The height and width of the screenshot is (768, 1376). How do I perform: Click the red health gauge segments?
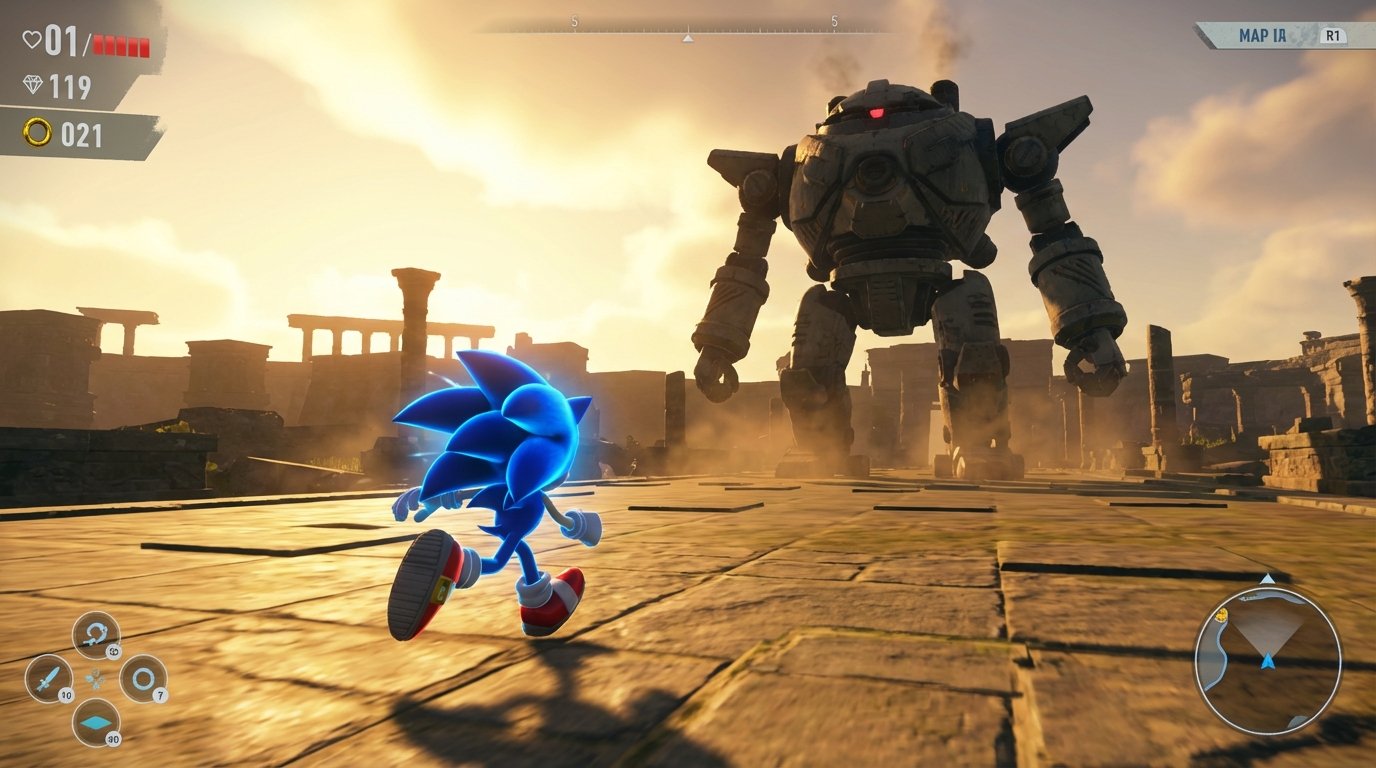tap(120, 45)
